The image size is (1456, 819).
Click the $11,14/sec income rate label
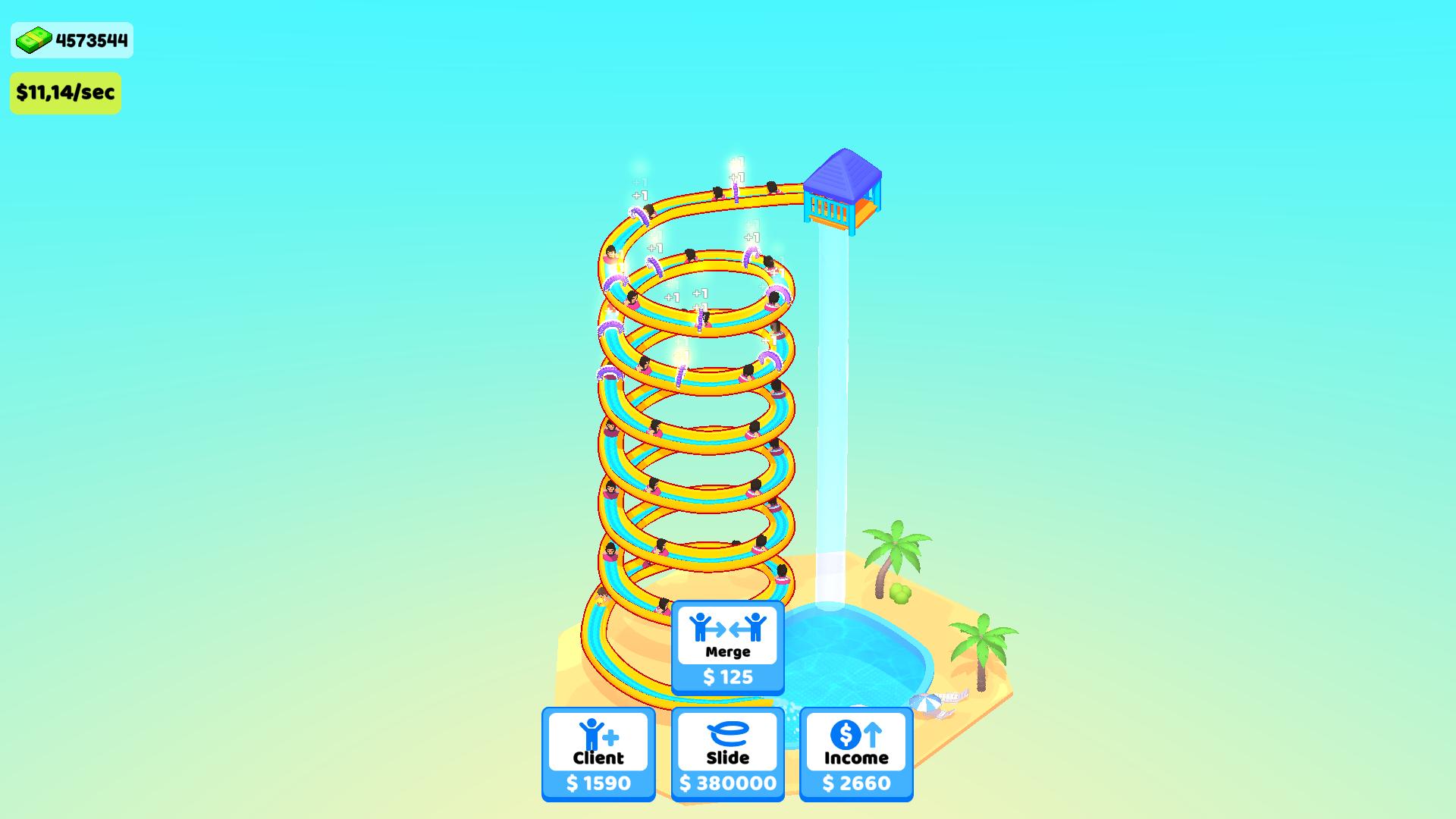click(x=65, y=93)
